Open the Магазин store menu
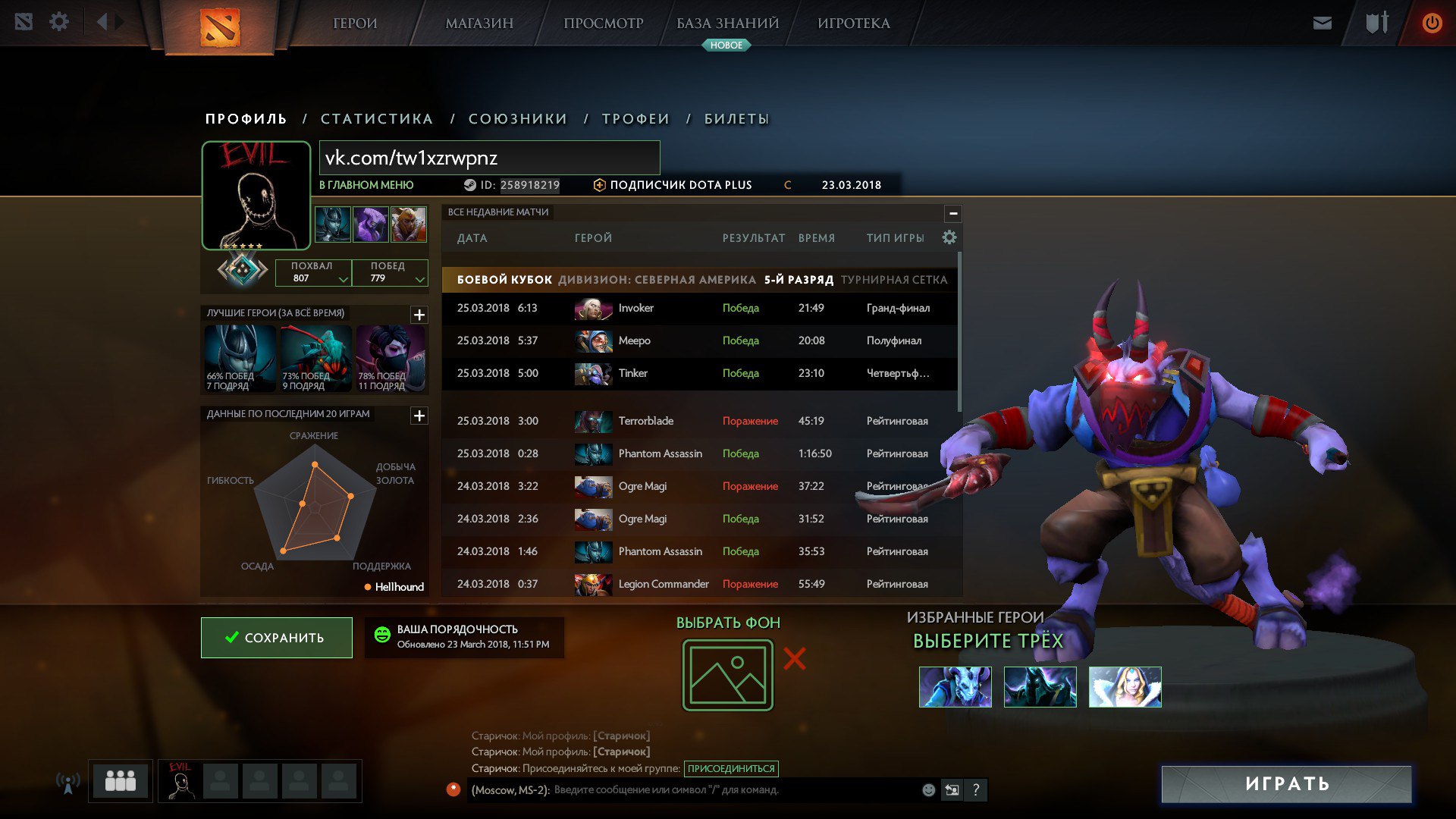Image resolution: width=1456 pixels, height=819 pixels. pyautogui.click(x=479, y=24)
